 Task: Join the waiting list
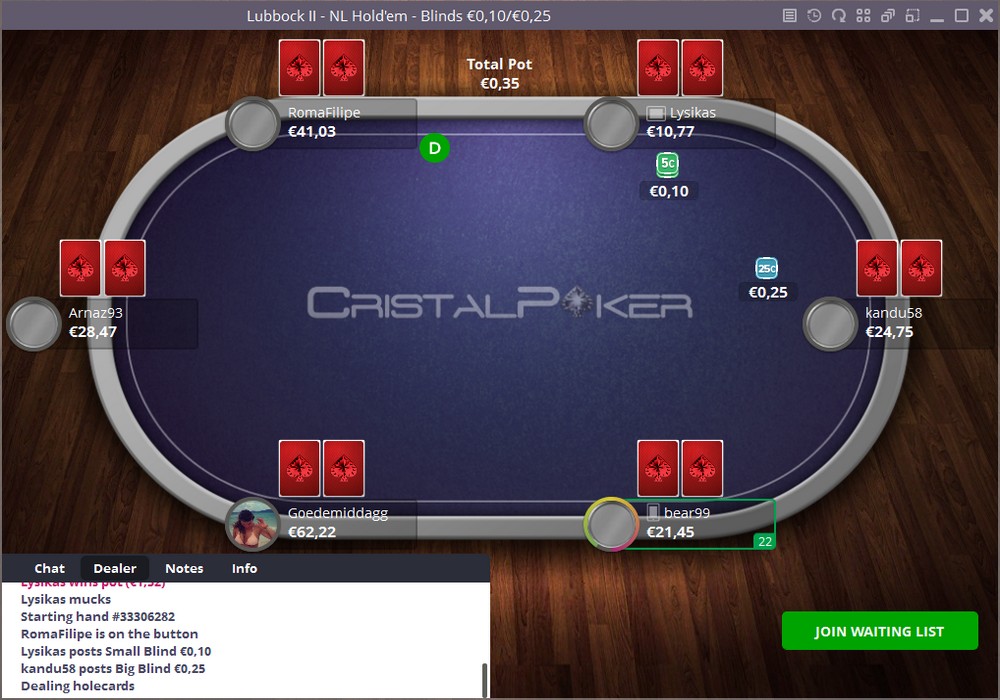pos(880,631)
